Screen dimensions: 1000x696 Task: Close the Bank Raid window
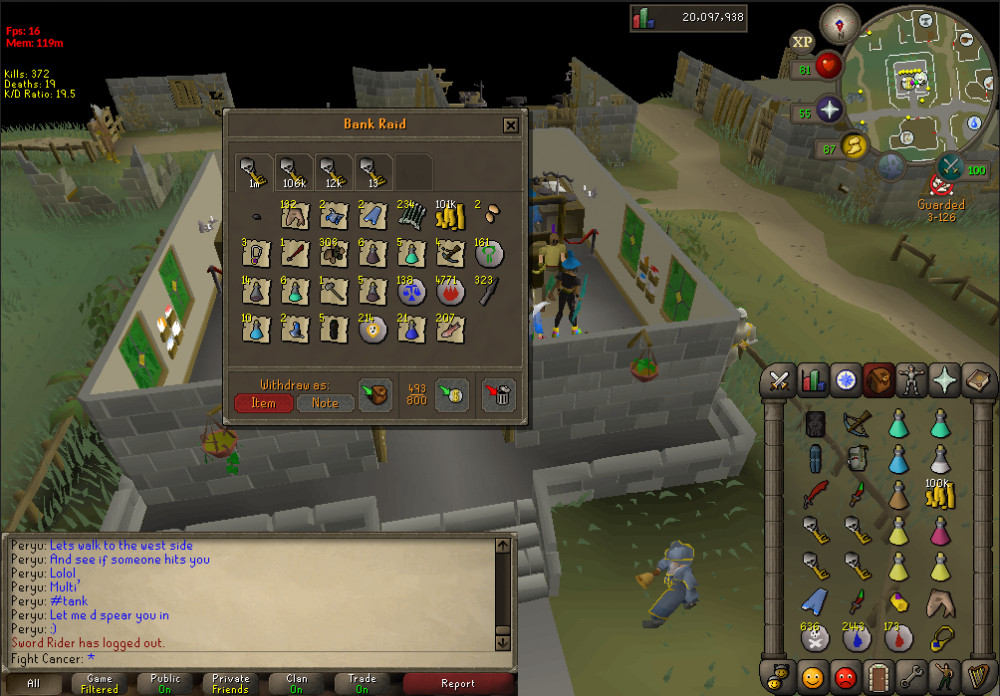[x=510, y=125]
